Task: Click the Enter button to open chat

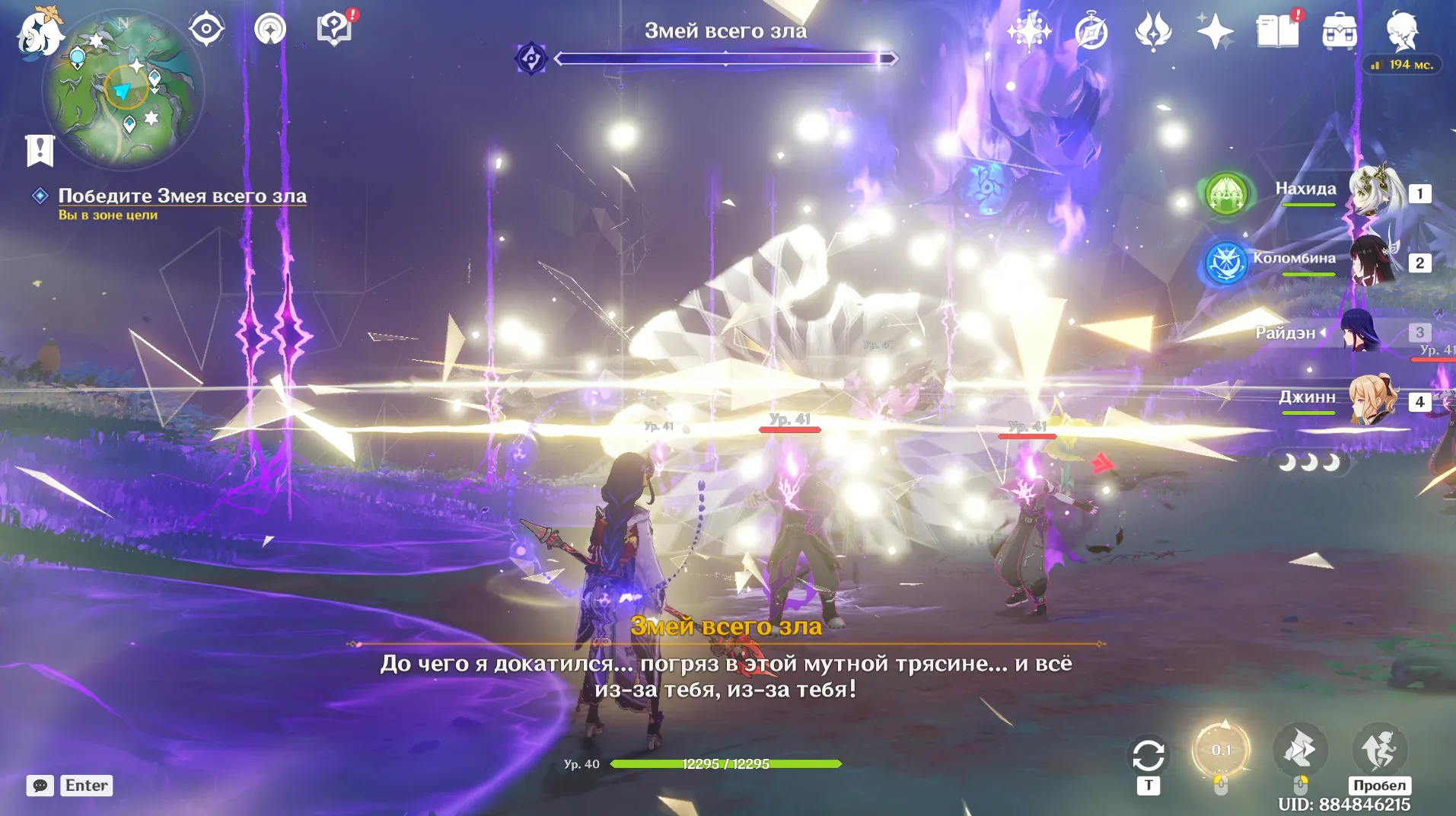Action: point(86,785)
